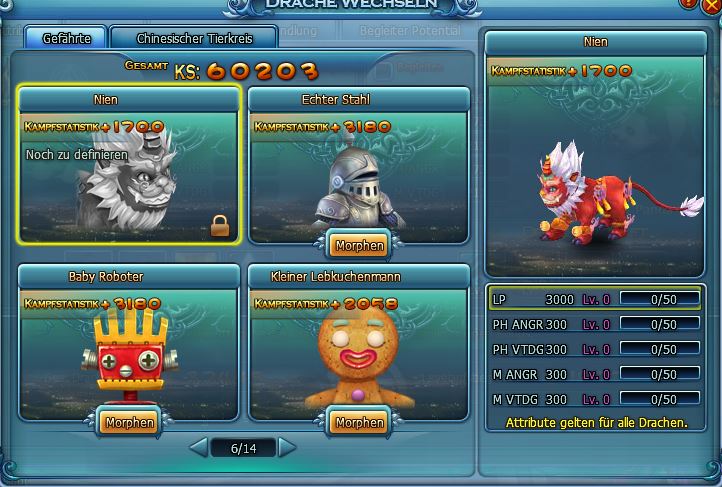Screen dimensions: 722x487
Task: Select the PH ANGR attribute row
Action: [x=595, y=324]
